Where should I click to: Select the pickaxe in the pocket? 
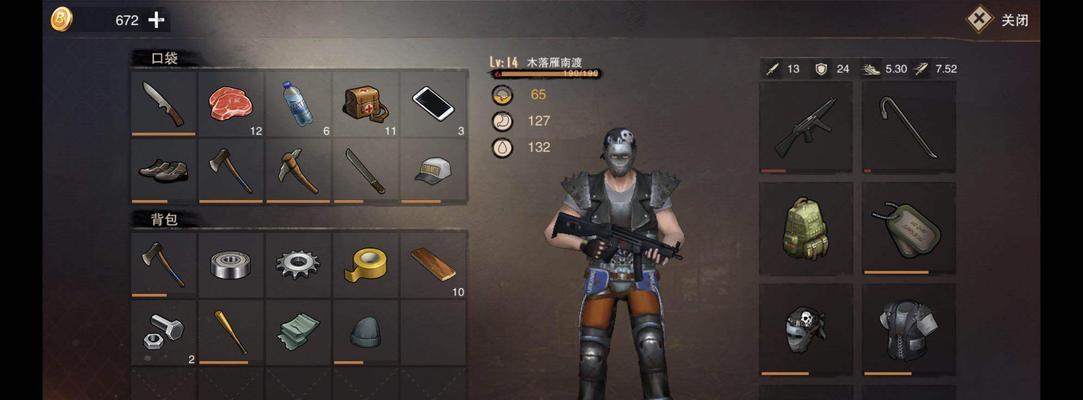click(x=298, y=170)
